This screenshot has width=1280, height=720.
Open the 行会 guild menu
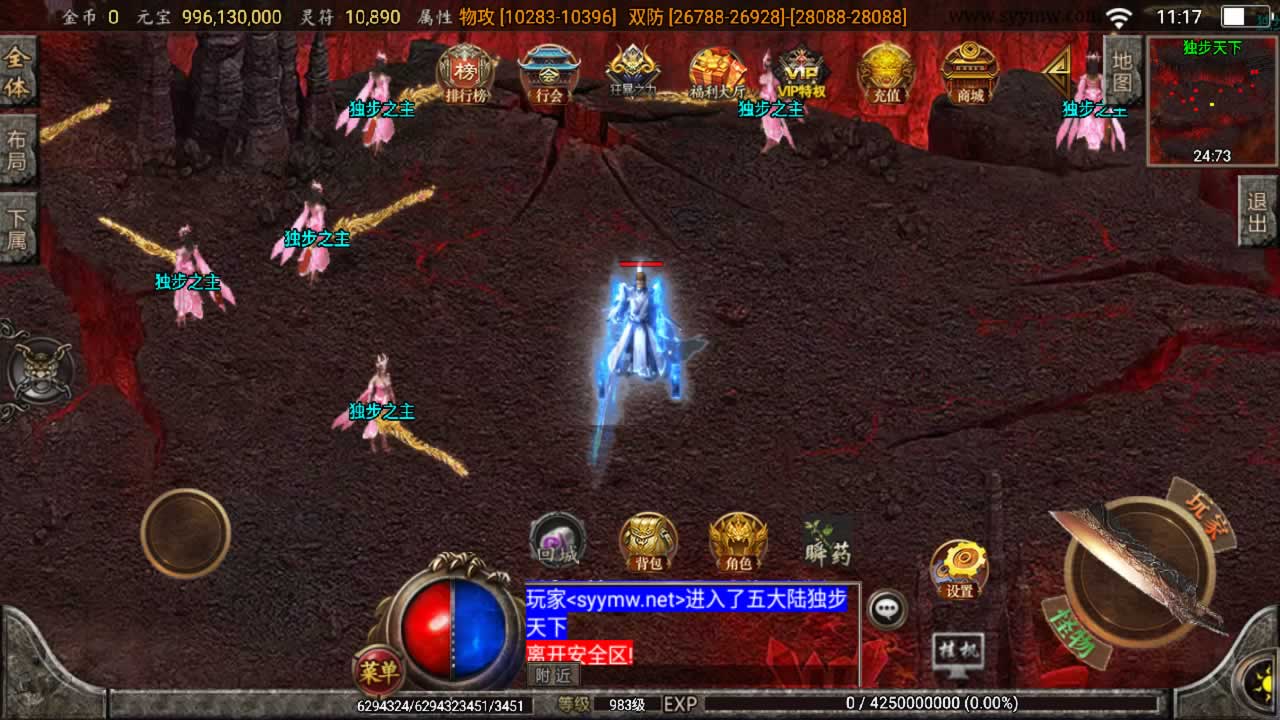tap(549, 75)
